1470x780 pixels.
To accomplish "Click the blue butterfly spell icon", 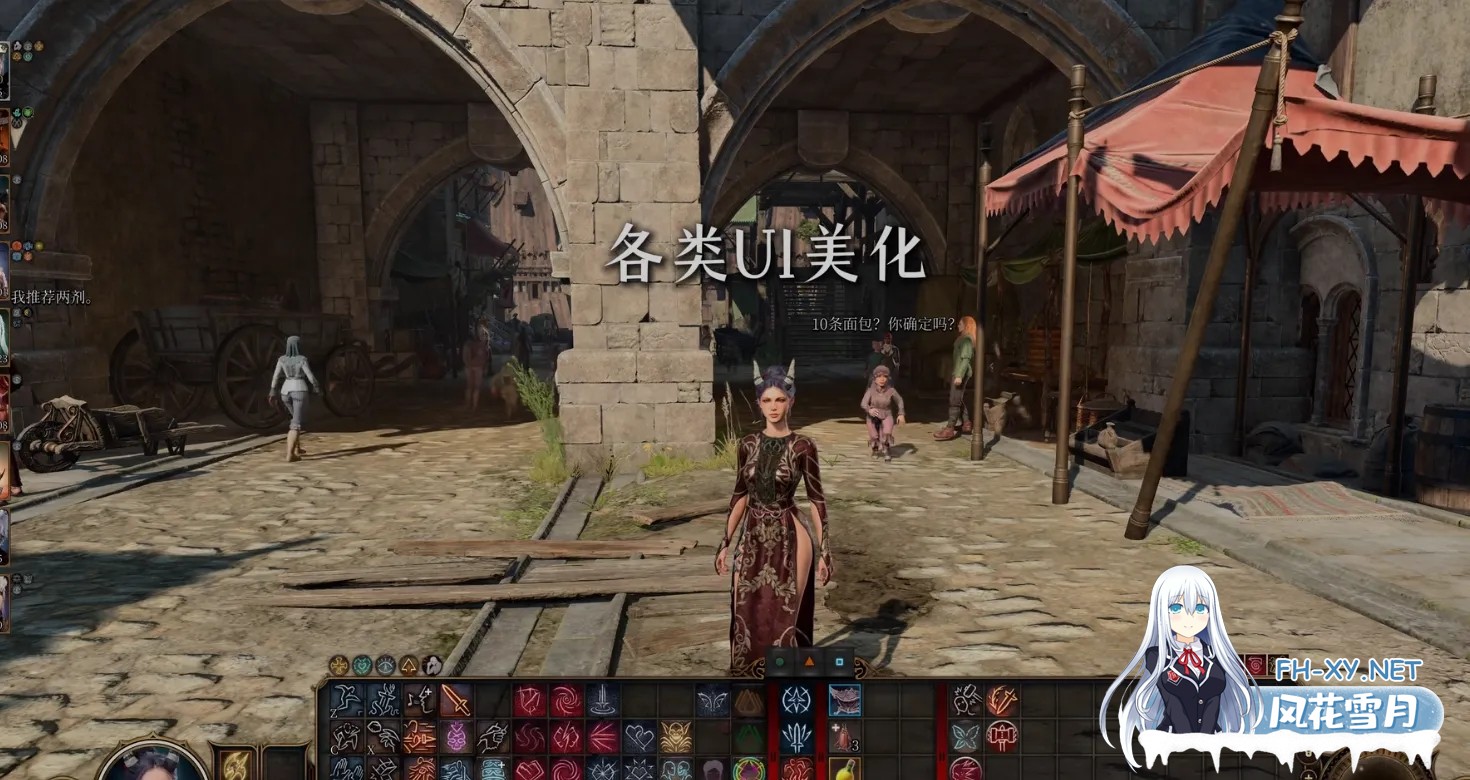I will (x=966, y=734).
